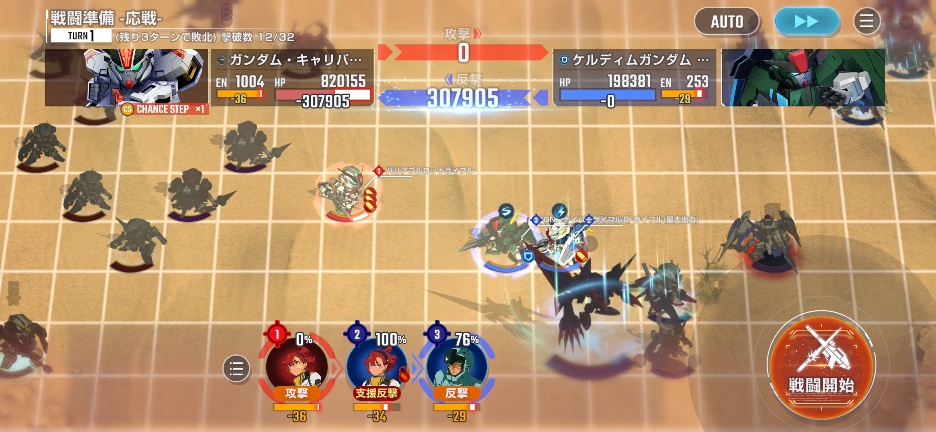
Task: View the ケルディムガンダム enemy info panel
Action: click(635, 78)
